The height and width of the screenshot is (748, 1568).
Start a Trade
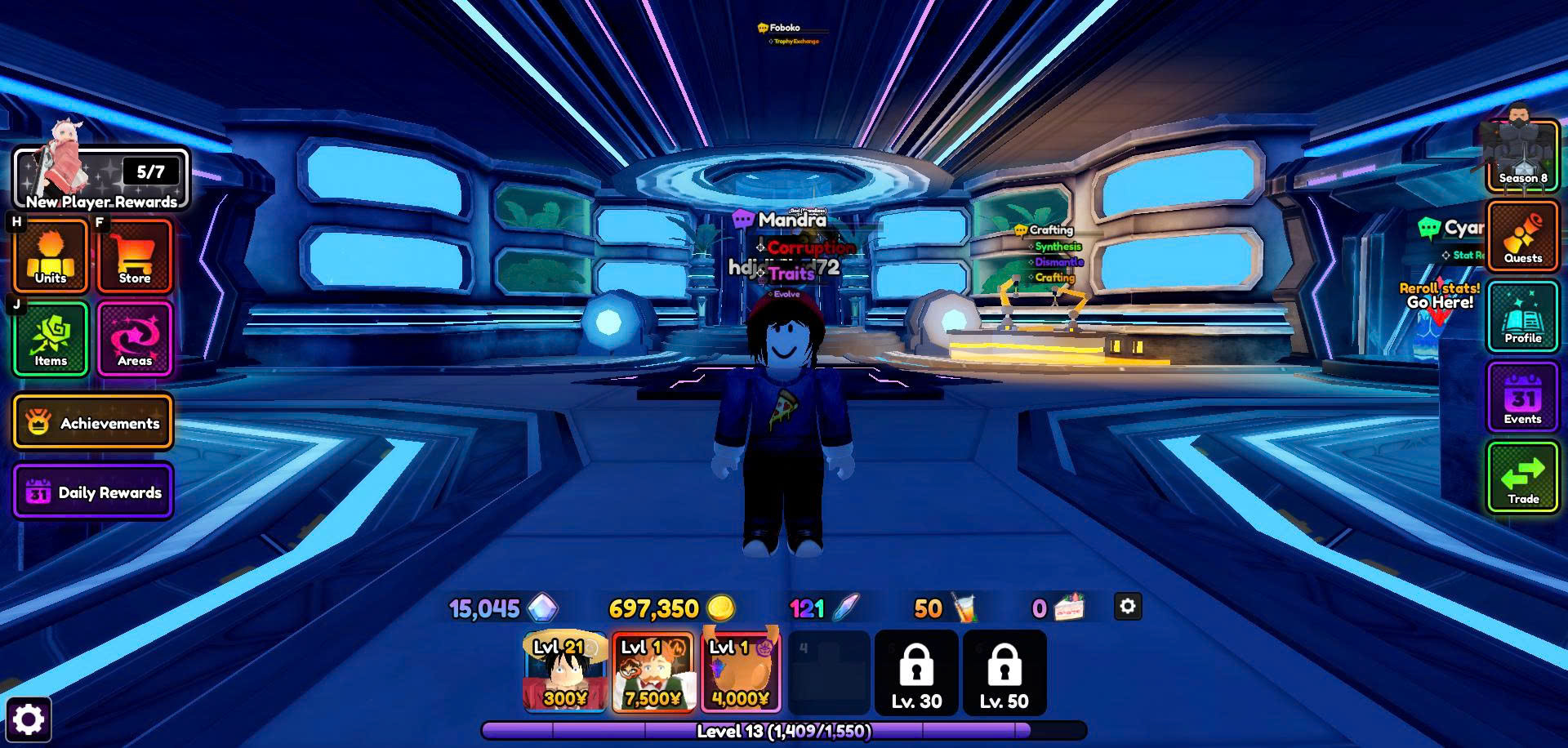[x=1522, y=478]
